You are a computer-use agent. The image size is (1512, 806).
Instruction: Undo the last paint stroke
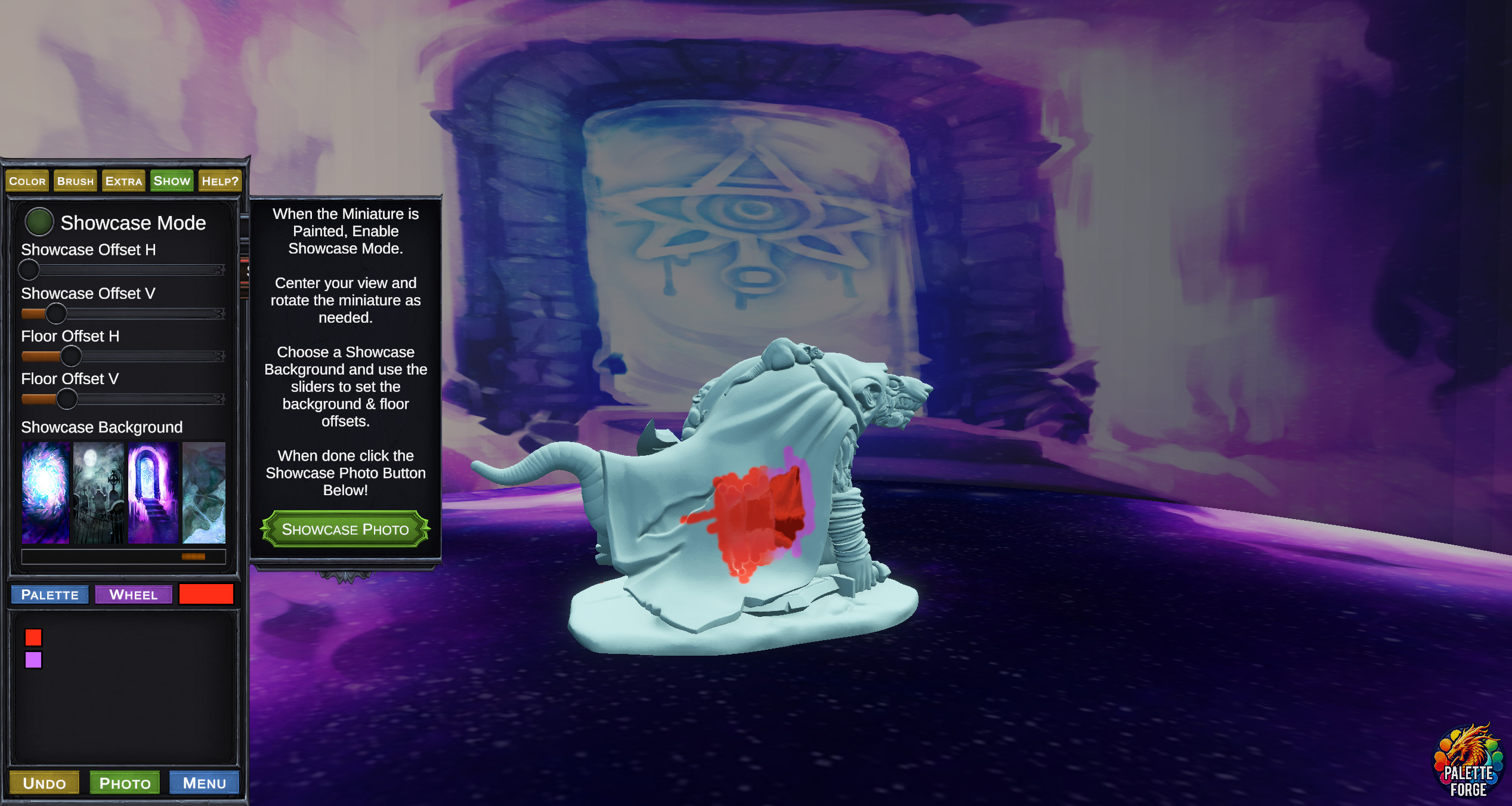[44, 783]
